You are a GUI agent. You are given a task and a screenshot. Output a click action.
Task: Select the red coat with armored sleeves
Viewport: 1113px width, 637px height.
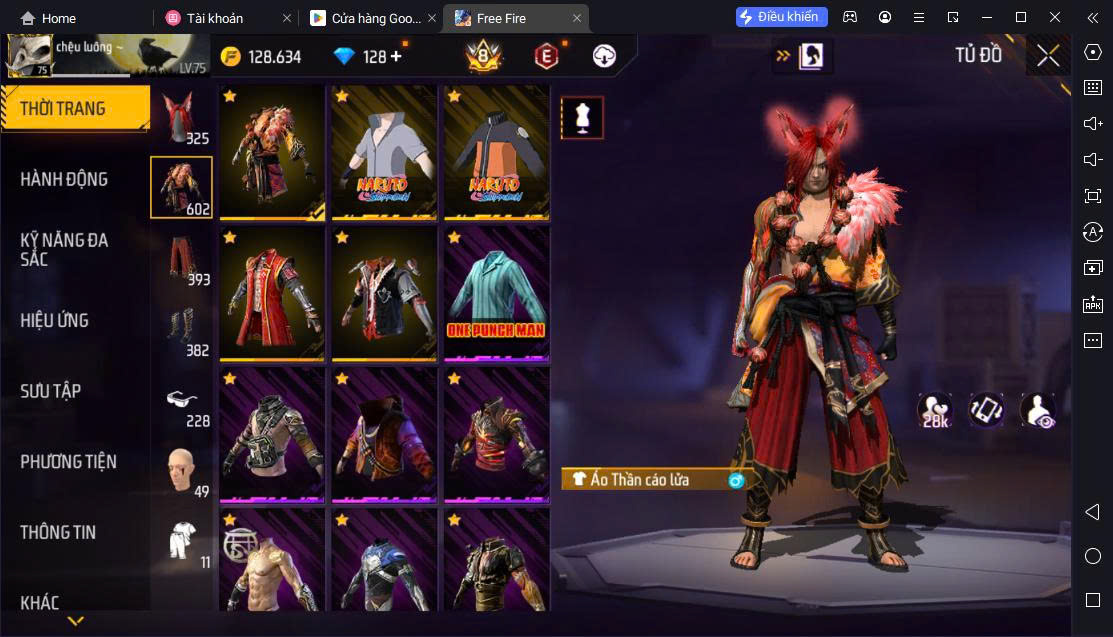coord(272,294)
